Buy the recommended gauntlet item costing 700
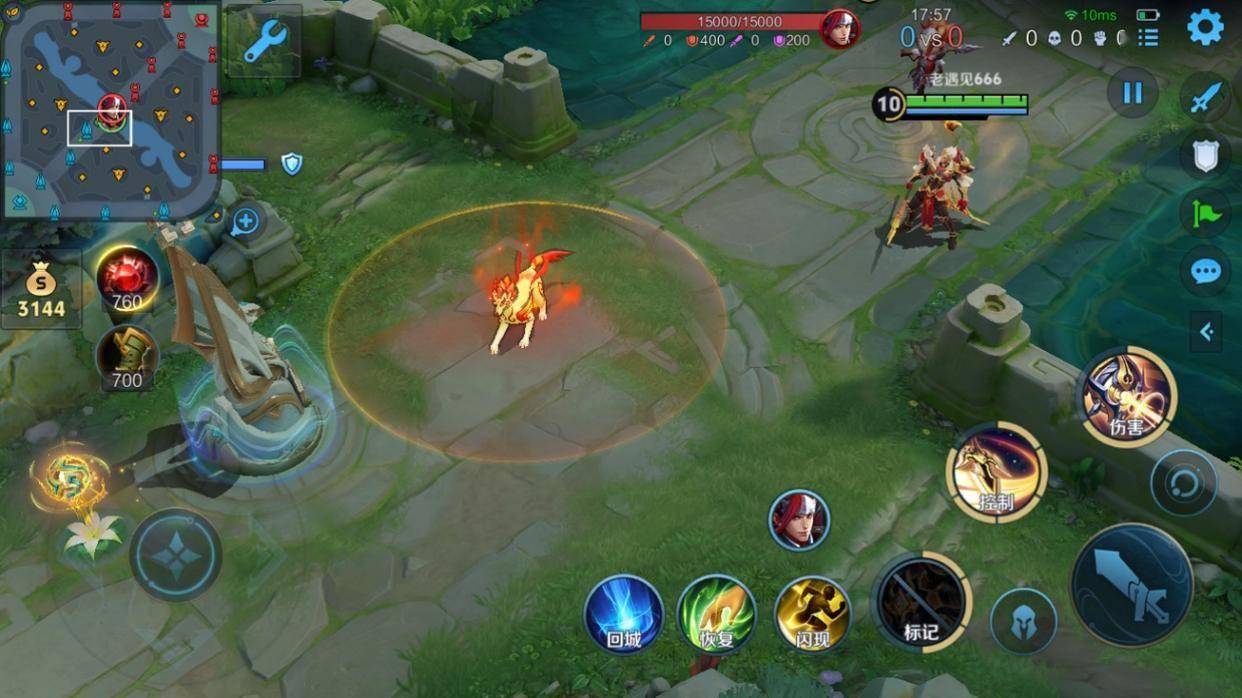Screen dimensions: 1242x698 point(127,357)
